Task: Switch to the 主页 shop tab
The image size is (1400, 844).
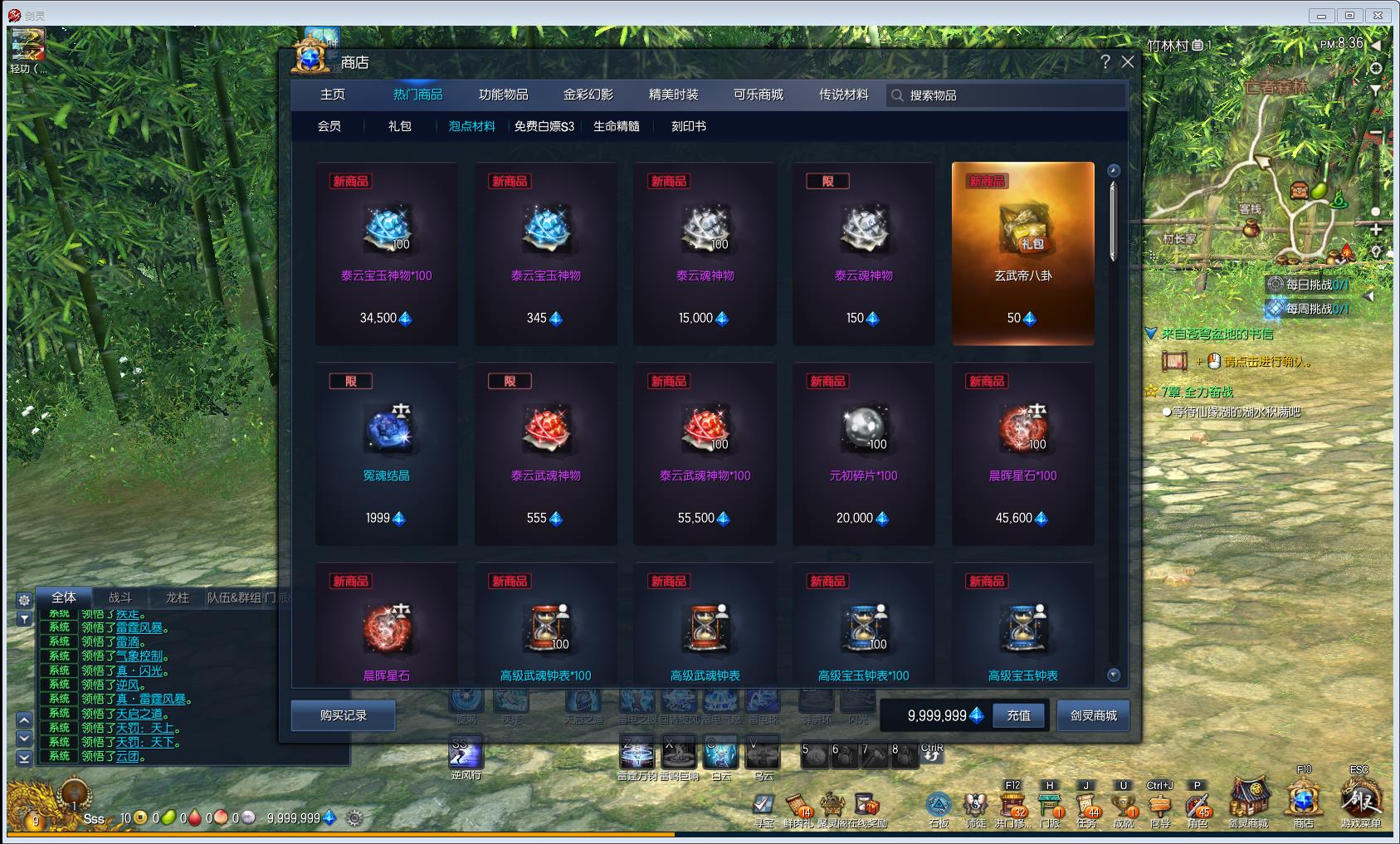Action: click(333, 95)
